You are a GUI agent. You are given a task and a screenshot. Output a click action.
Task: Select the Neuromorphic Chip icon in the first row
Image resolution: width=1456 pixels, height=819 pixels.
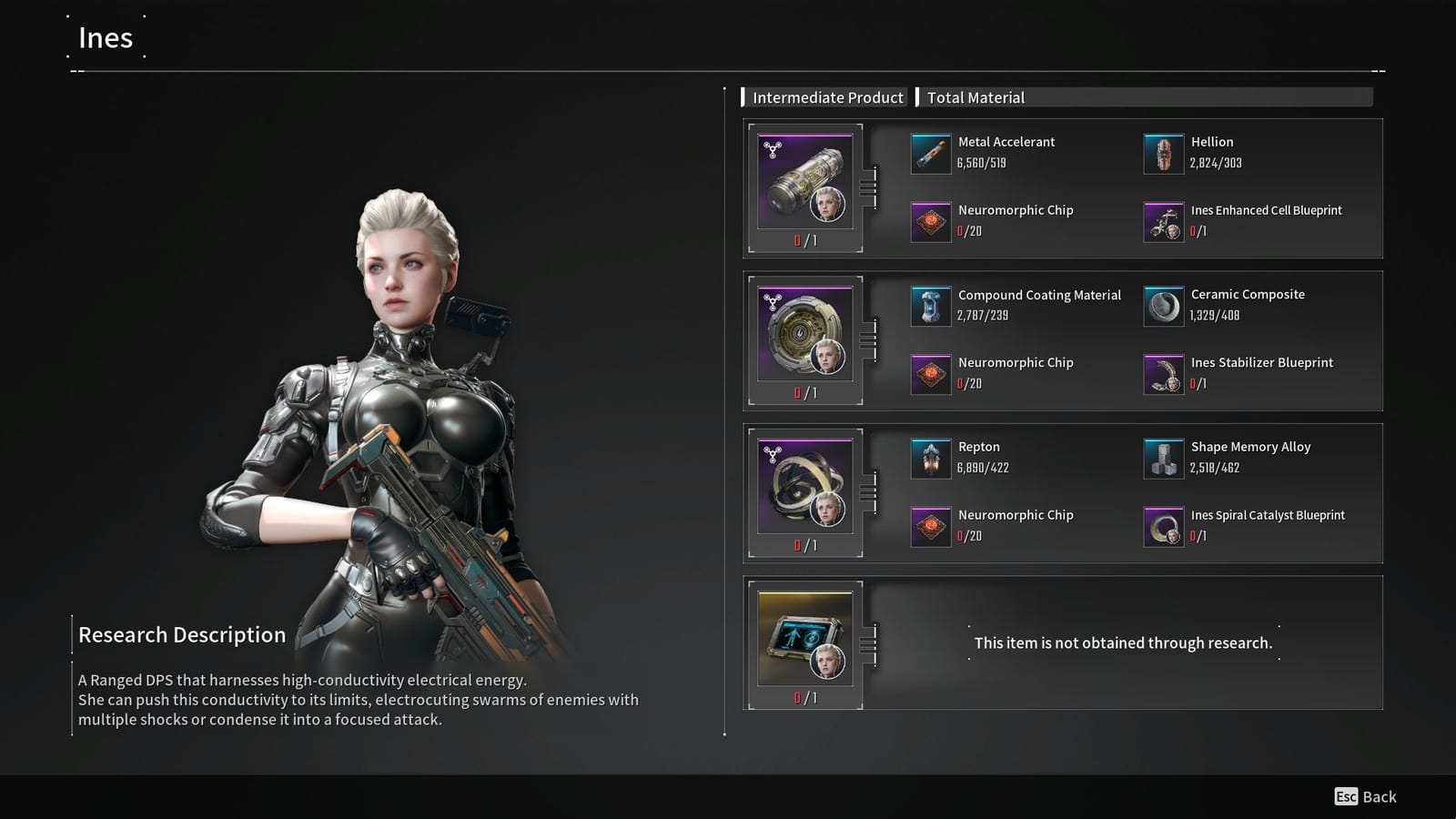[930, 221]
